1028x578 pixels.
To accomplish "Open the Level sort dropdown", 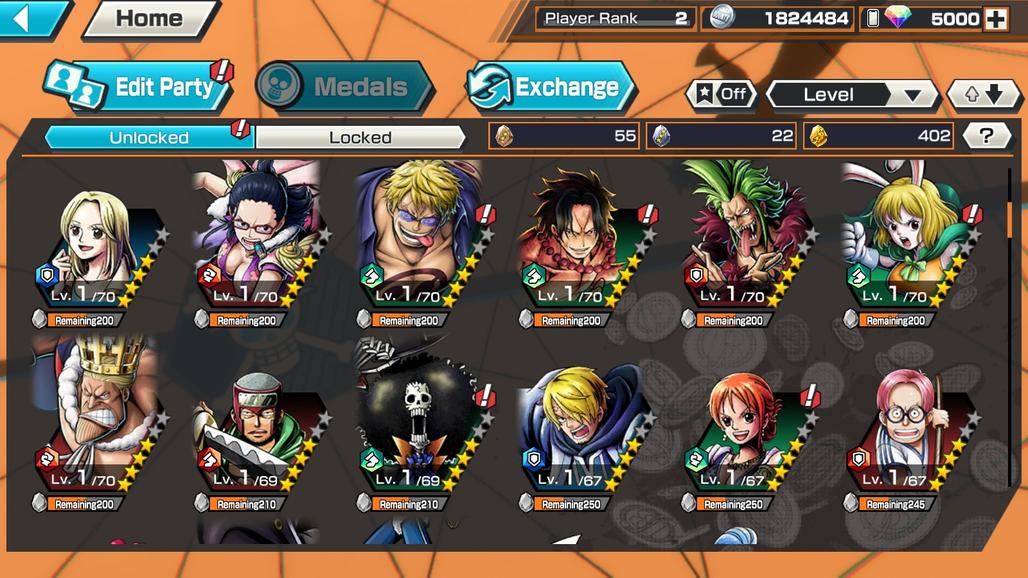I will click(852, 94).
